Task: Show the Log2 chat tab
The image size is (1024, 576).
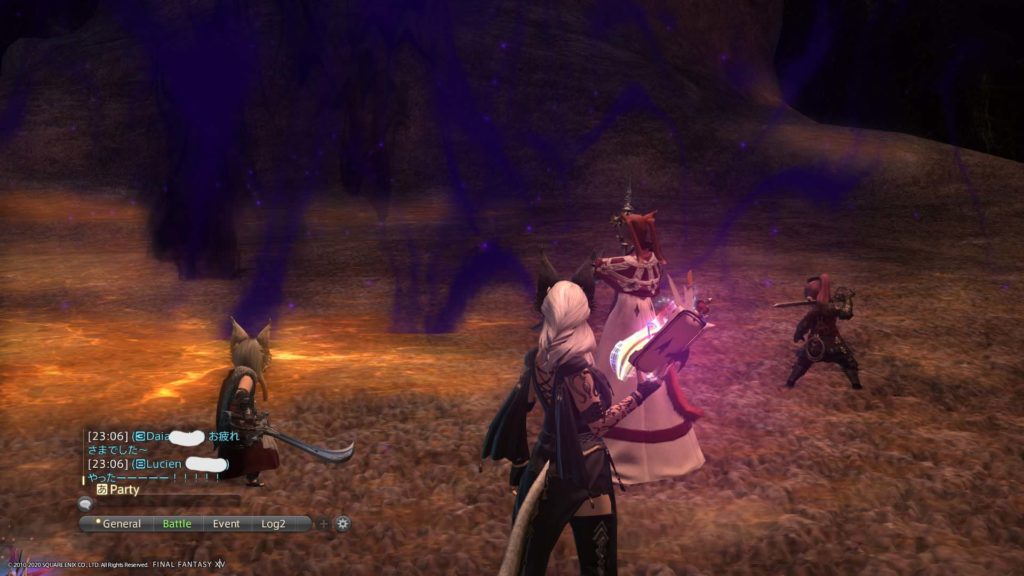Action: click(274, 523)
